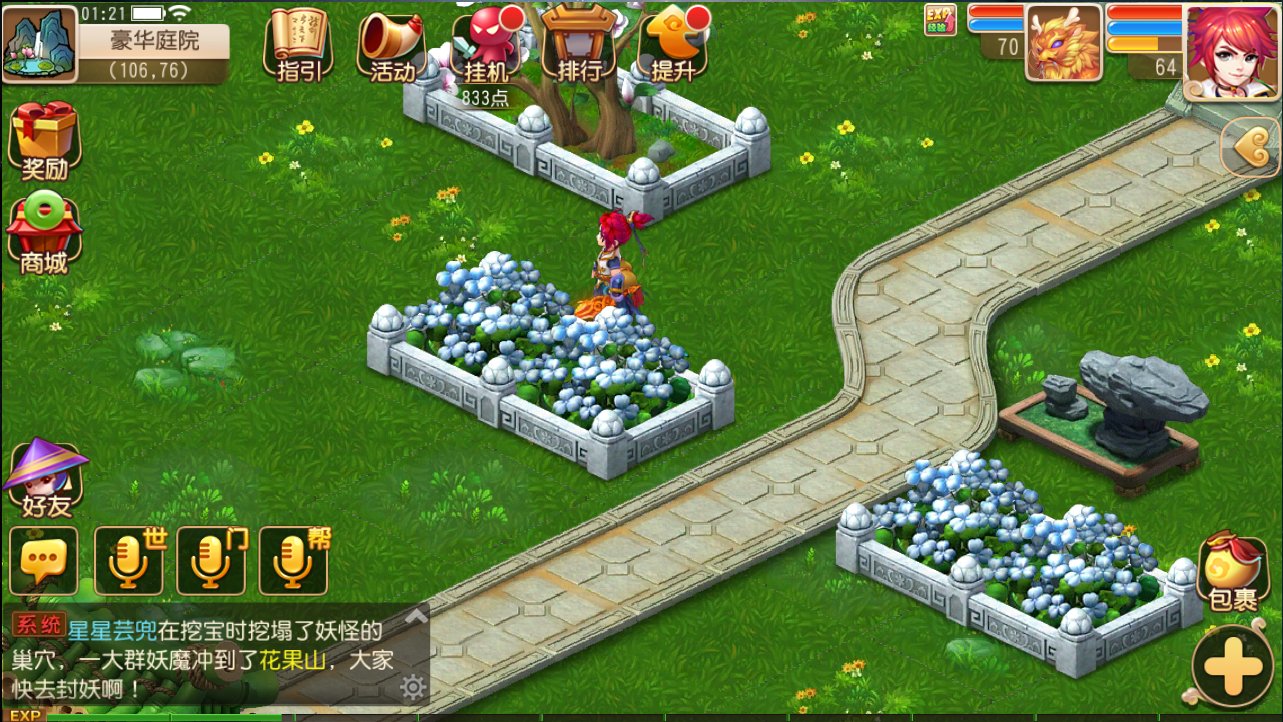Select the golden dragon pet portrait
The width and height of the screenshot is (1283, 722).
tap(1063, 43)
